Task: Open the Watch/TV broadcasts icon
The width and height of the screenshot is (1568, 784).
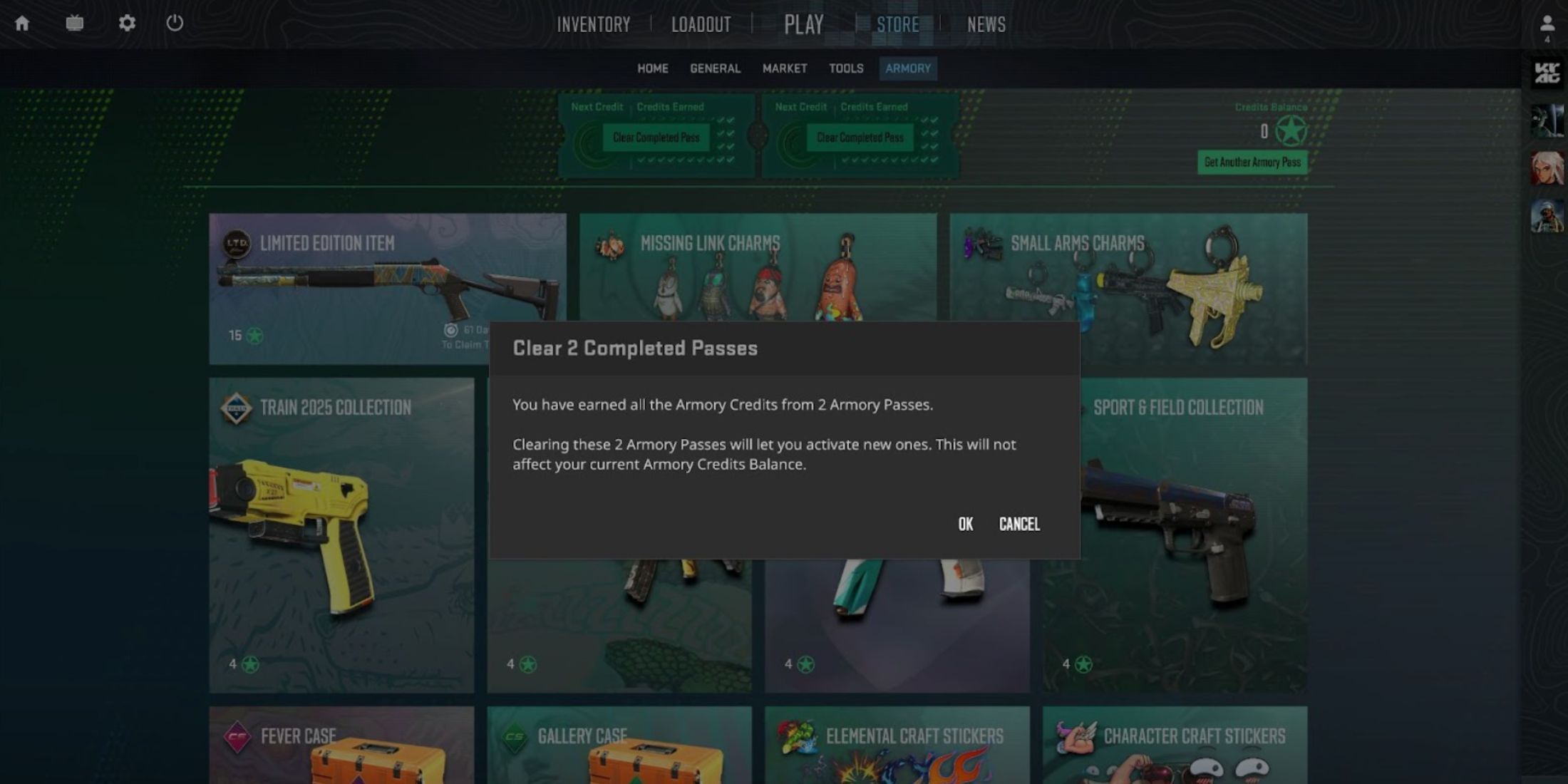Action: click(74, 23)
